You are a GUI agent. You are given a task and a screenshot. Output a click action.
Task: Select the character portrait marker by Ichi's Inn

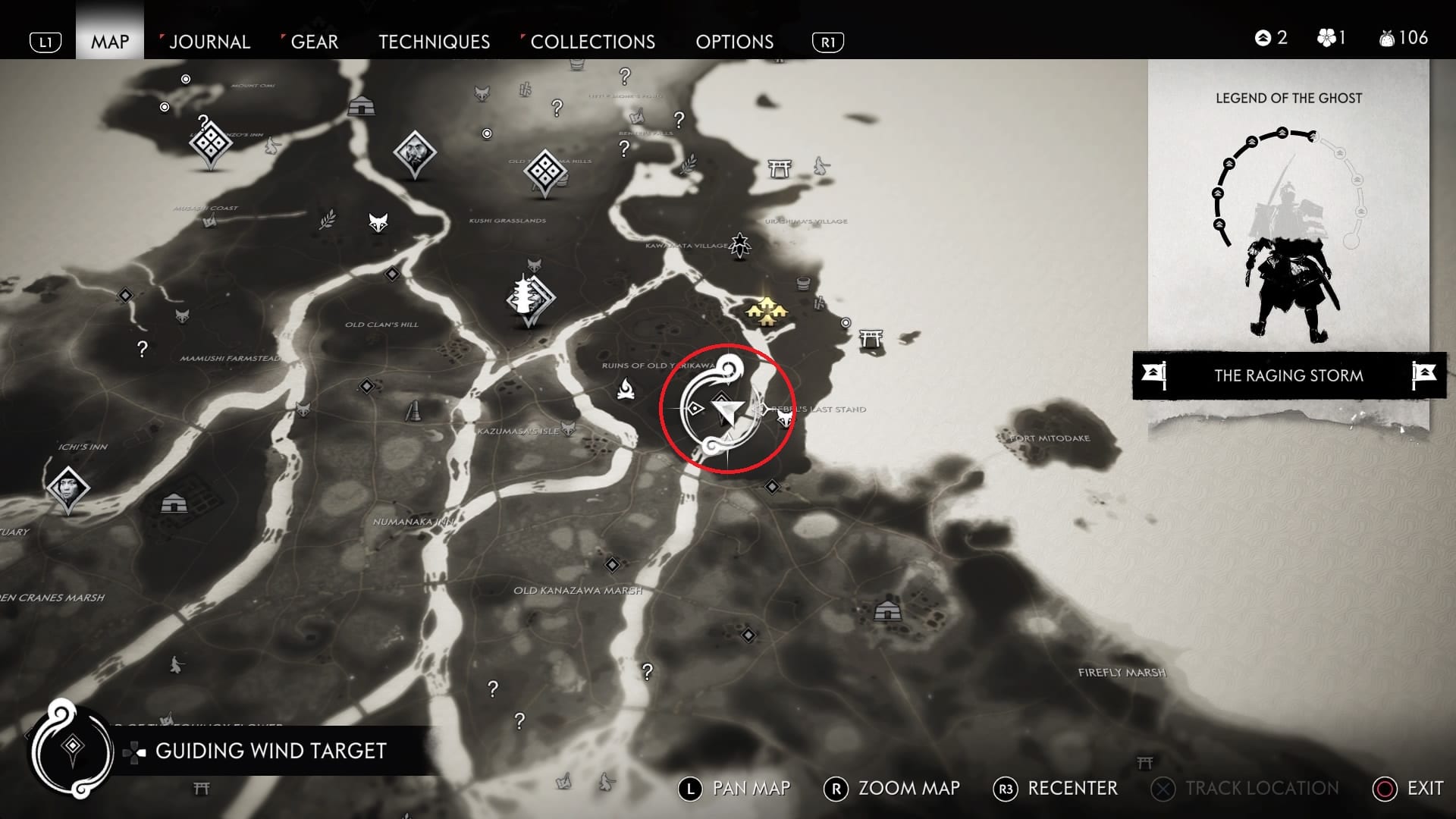coord(67,488)
